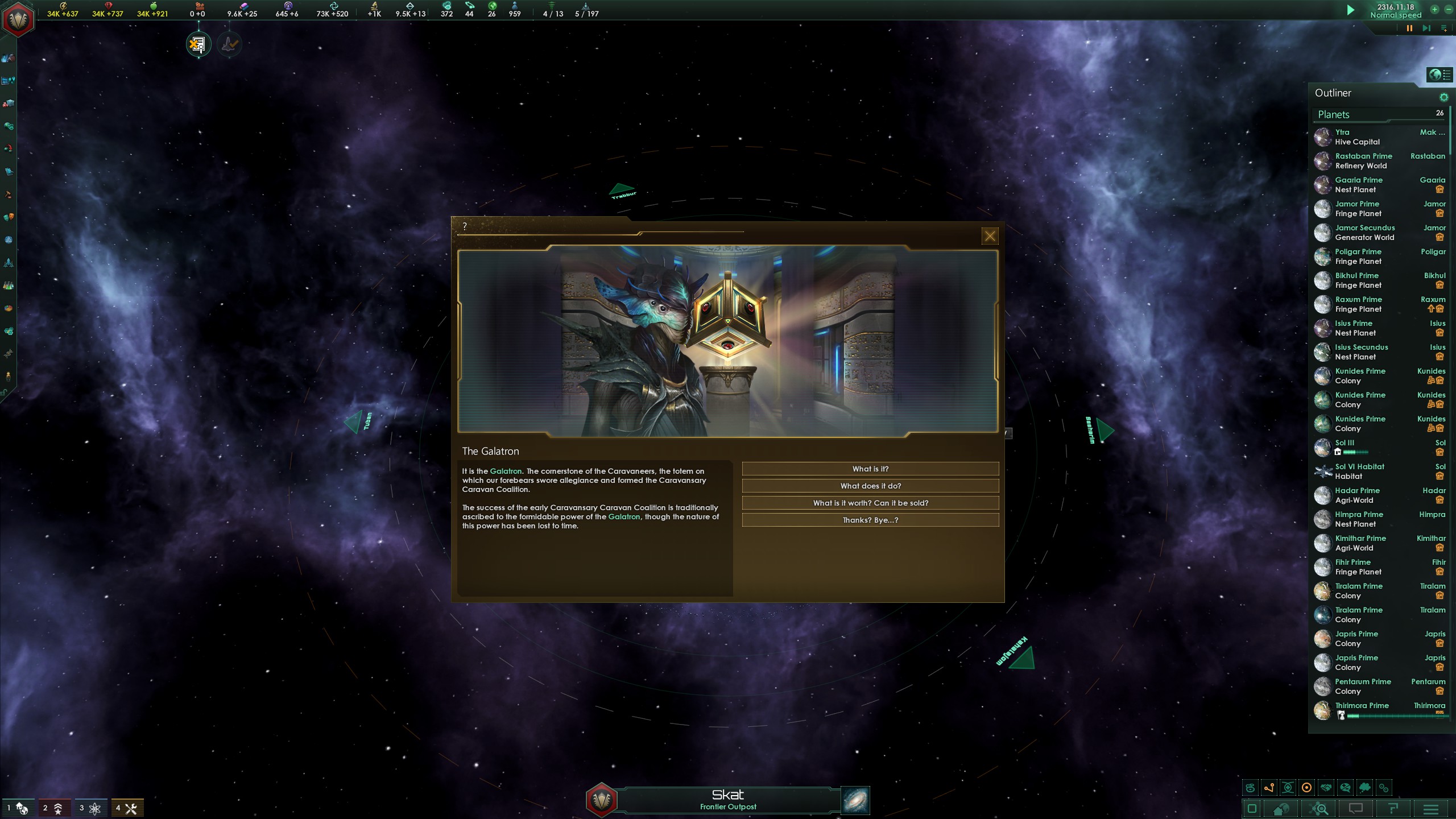
Task: Select control group 4 tools icon
Action: [x=126, y=808]
